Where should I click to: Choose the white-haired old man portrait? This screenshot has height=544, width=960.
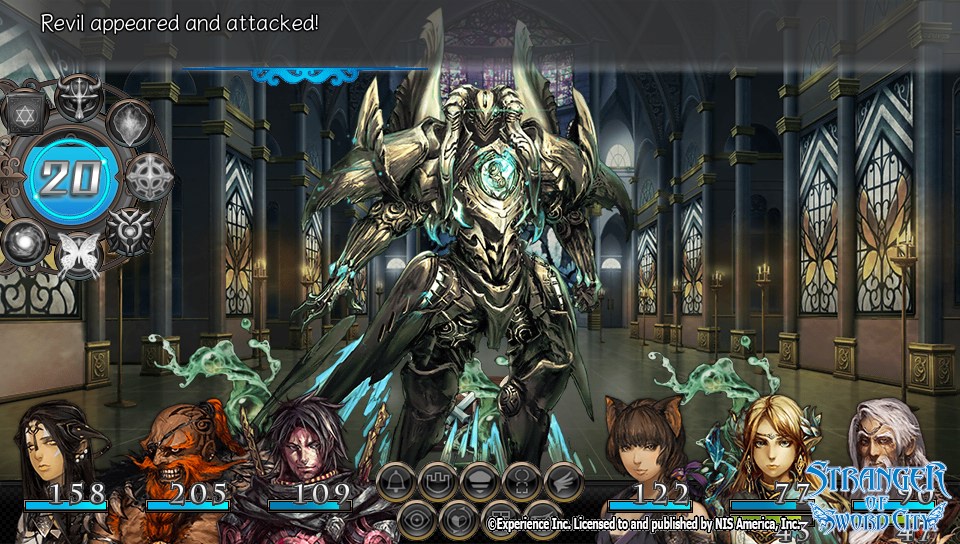[890, 440]
